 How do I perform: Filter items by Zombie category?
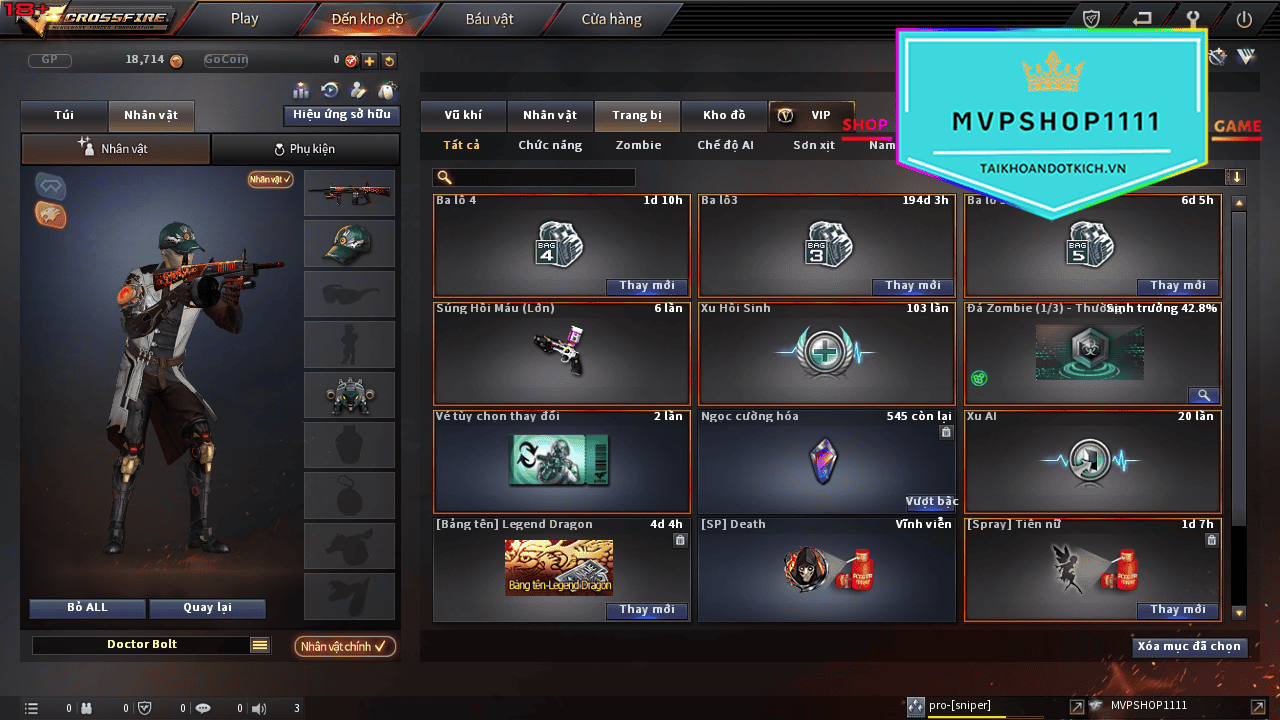tap(638, 146)
